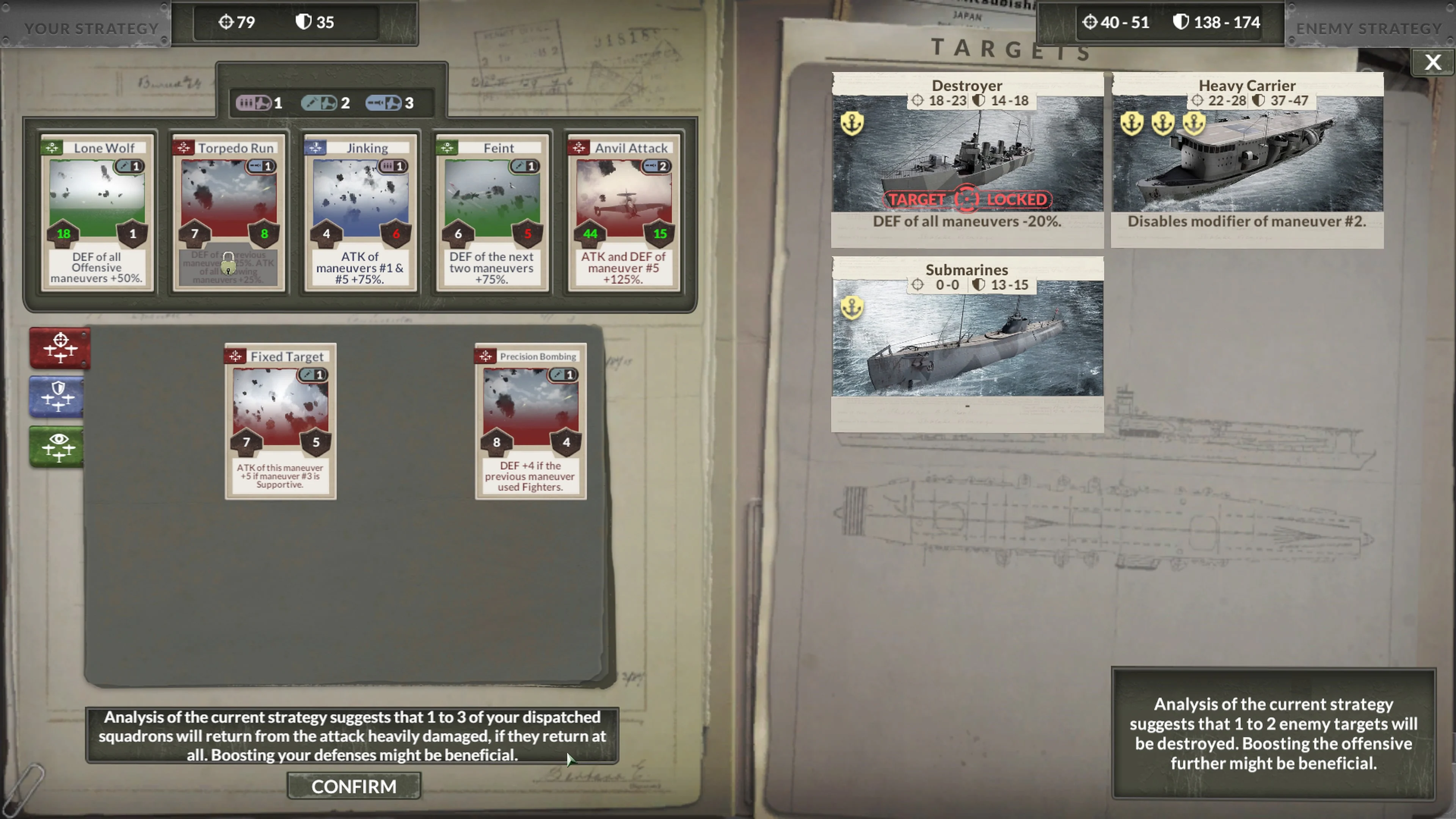
Task: Close the TARGETS panel
Action: (x=1433, y=62)
